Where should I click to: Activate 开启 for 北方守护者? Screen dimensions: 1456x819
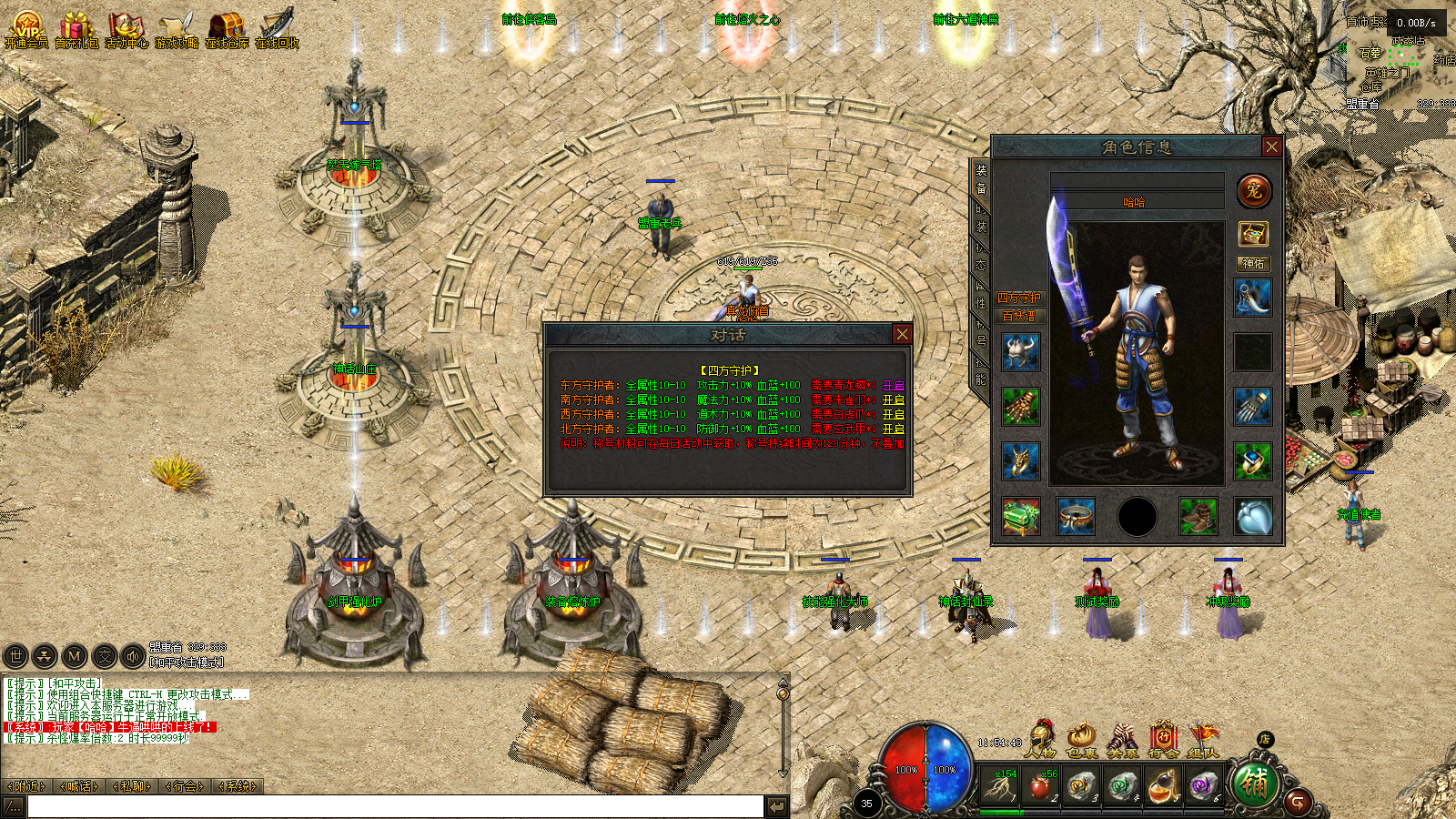(x=893, y=429)
